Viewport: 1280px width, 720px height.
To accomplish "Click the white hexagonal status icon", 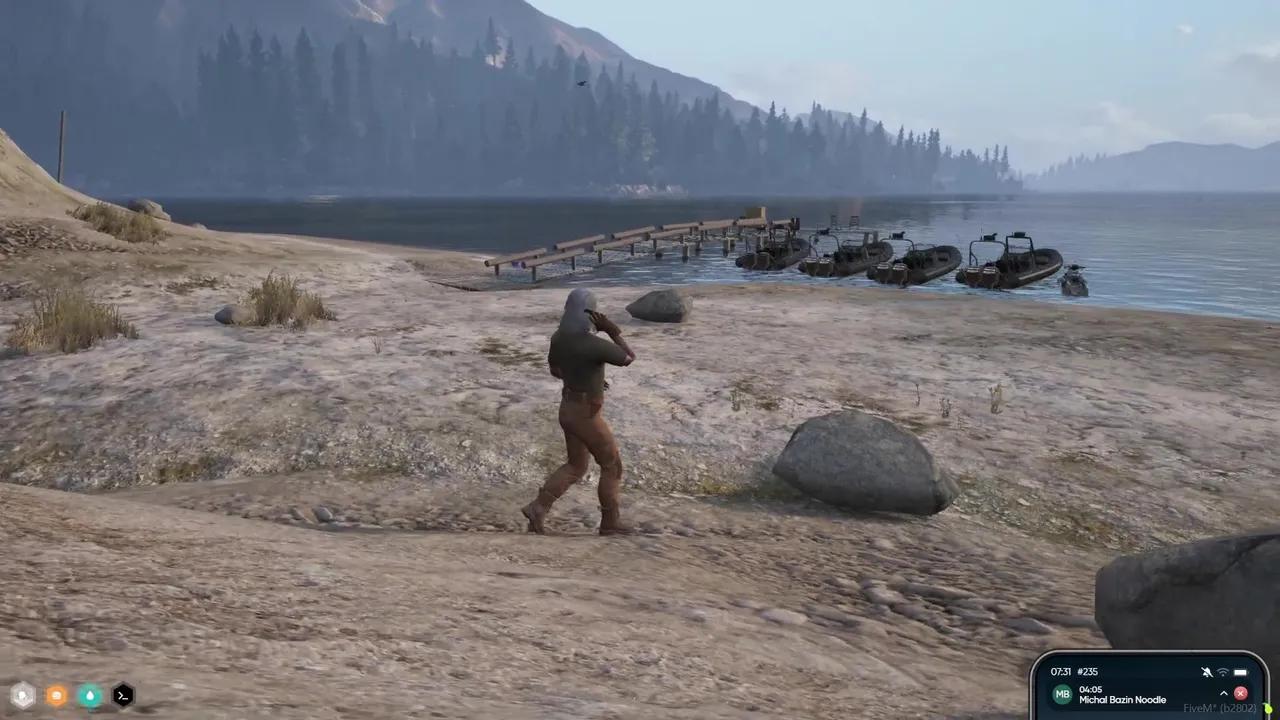I will pos(22,695).
